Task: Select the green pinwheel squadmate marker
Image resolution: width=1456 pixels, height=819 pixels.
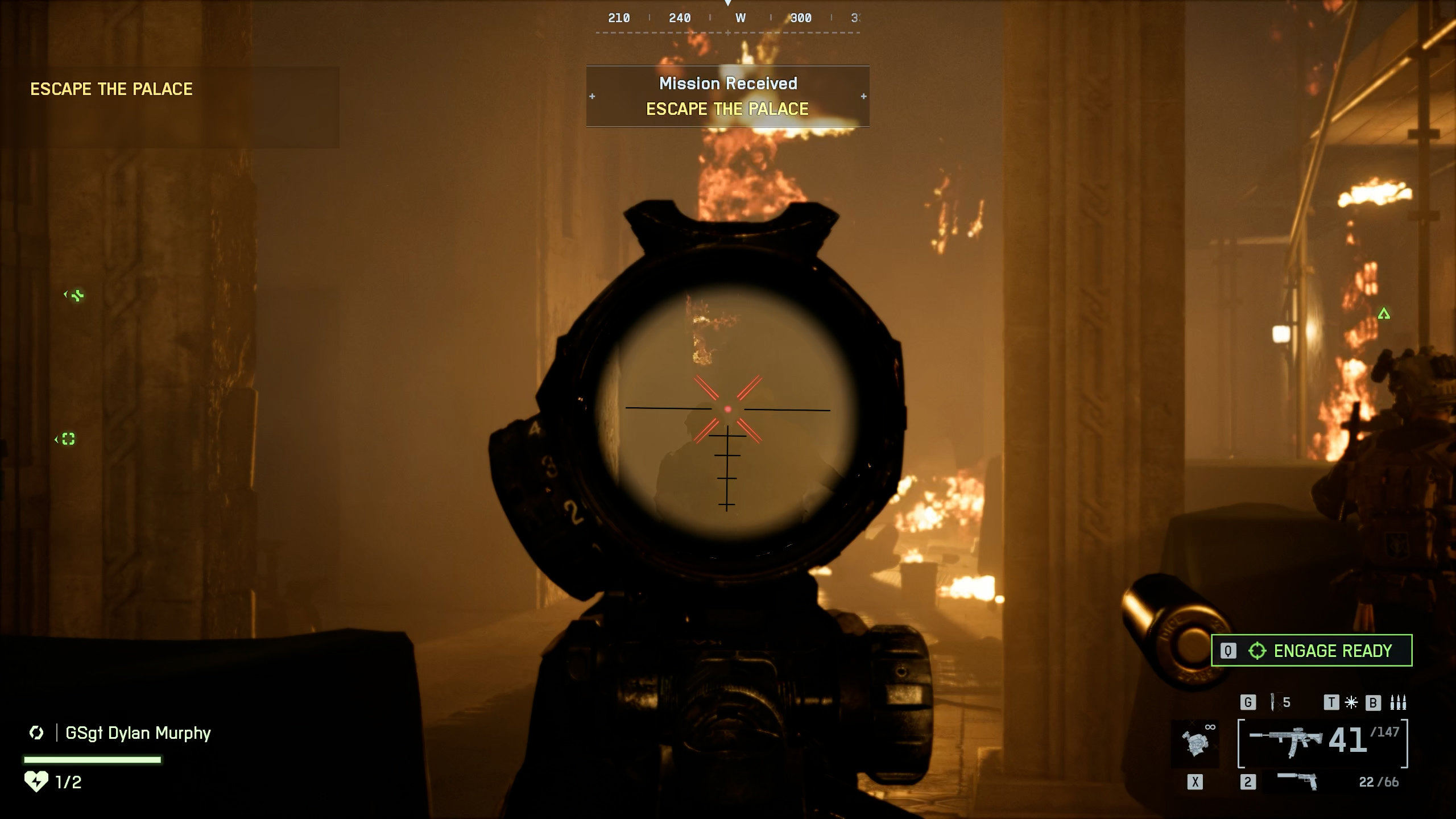Action: [77, 295]
